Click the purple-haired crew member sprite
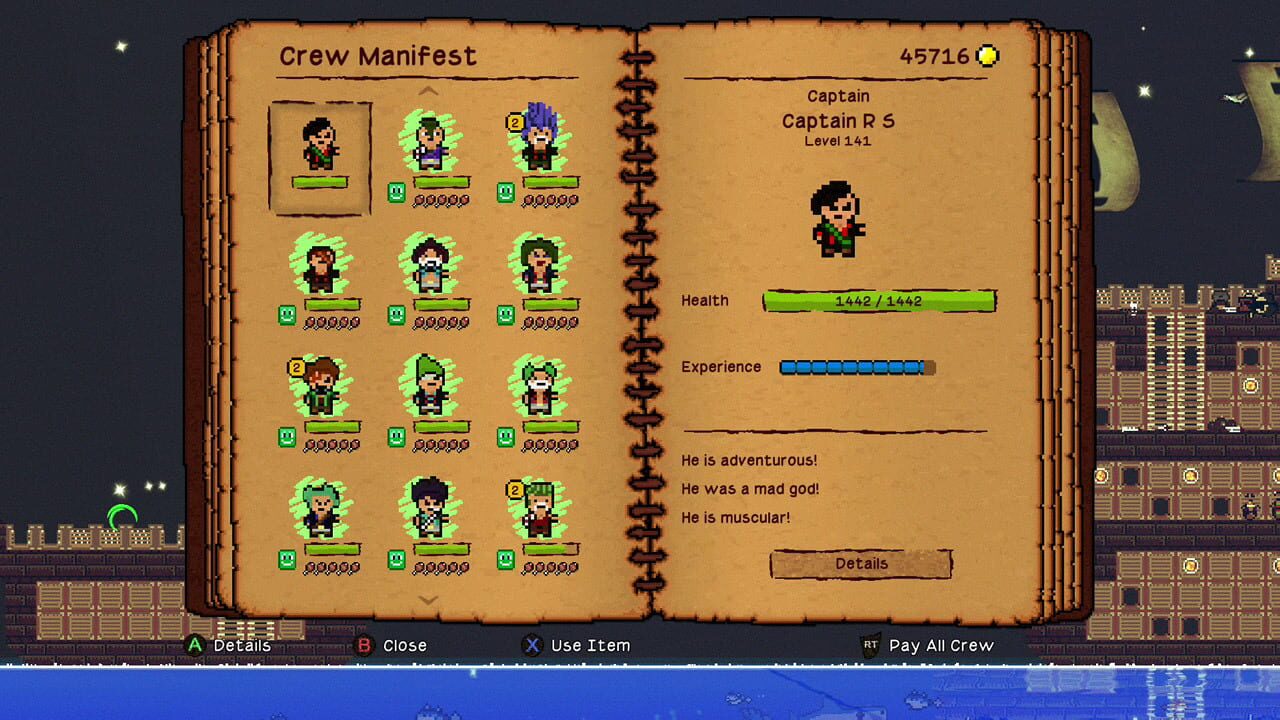 click(538, 140)
